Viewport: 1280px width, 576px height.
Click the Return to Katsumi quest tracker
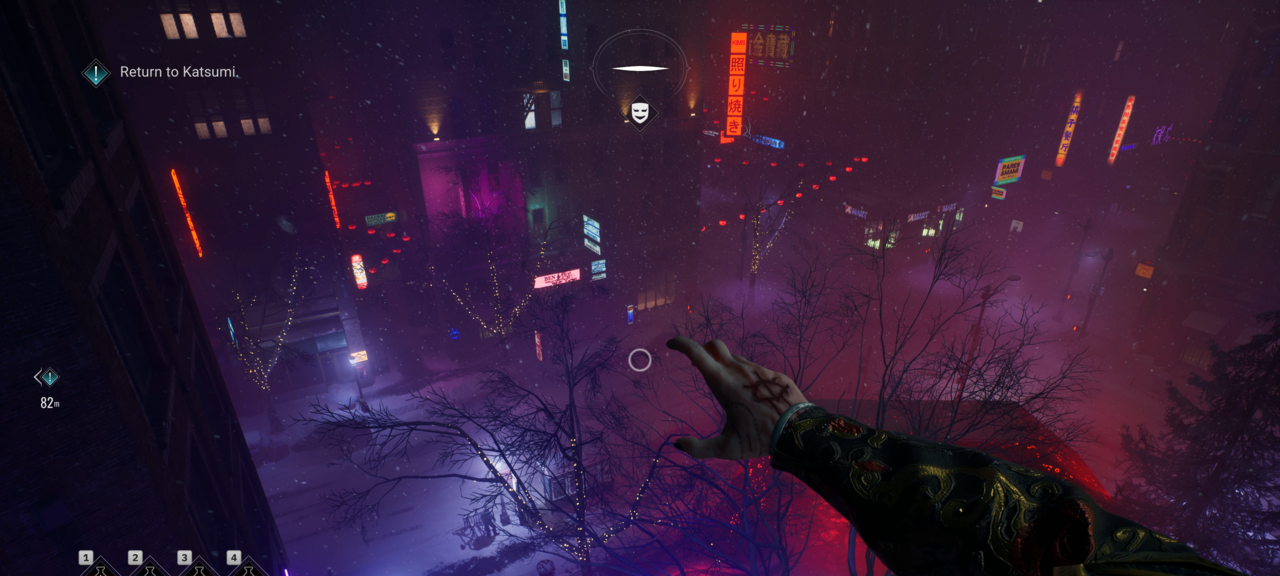[x=178, y=72]
